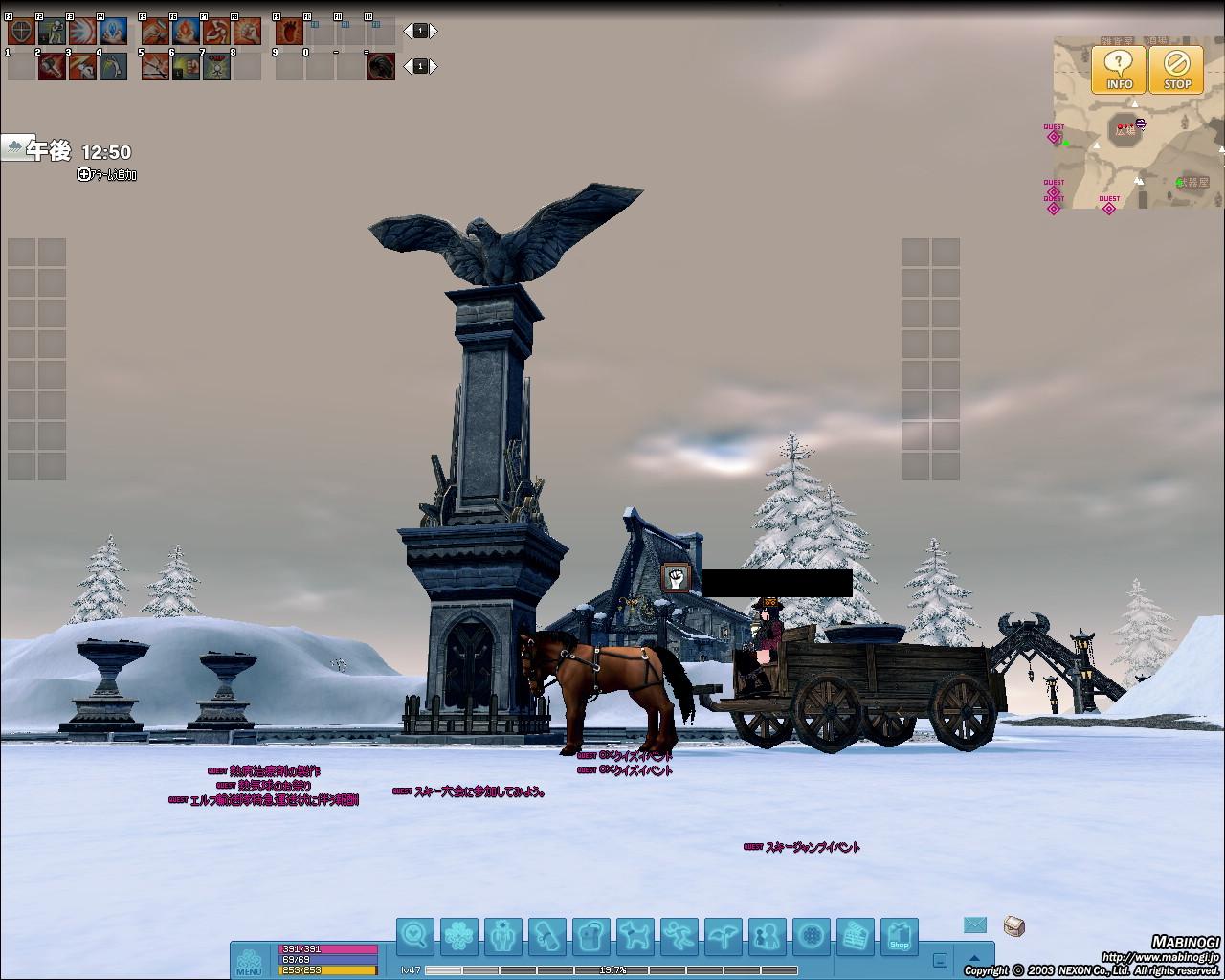
Task: Open the rolled scroll quest icon
Action: (x=547, y=935)
